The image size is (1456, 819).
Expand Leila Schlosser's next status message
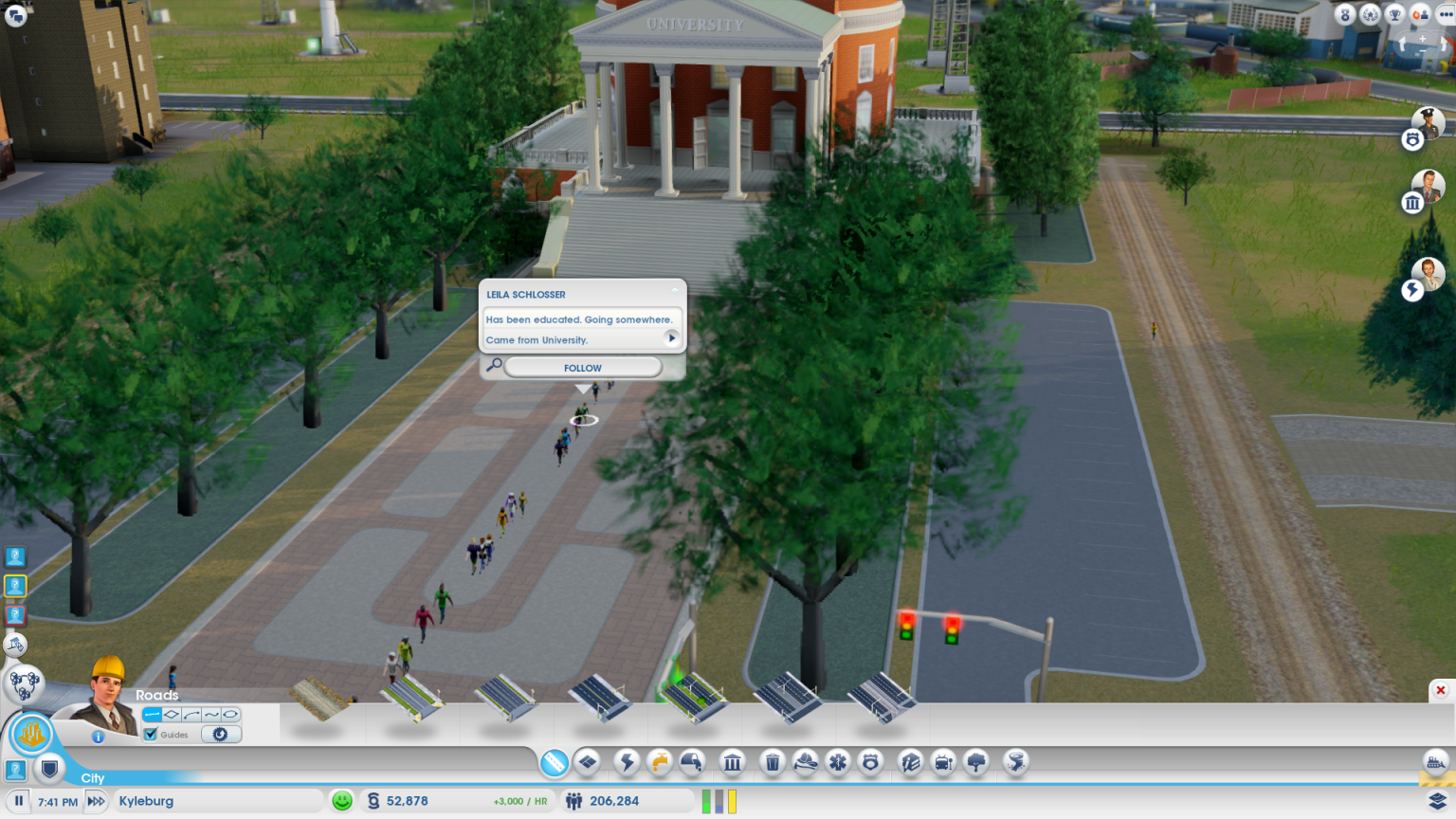[672, 339]
